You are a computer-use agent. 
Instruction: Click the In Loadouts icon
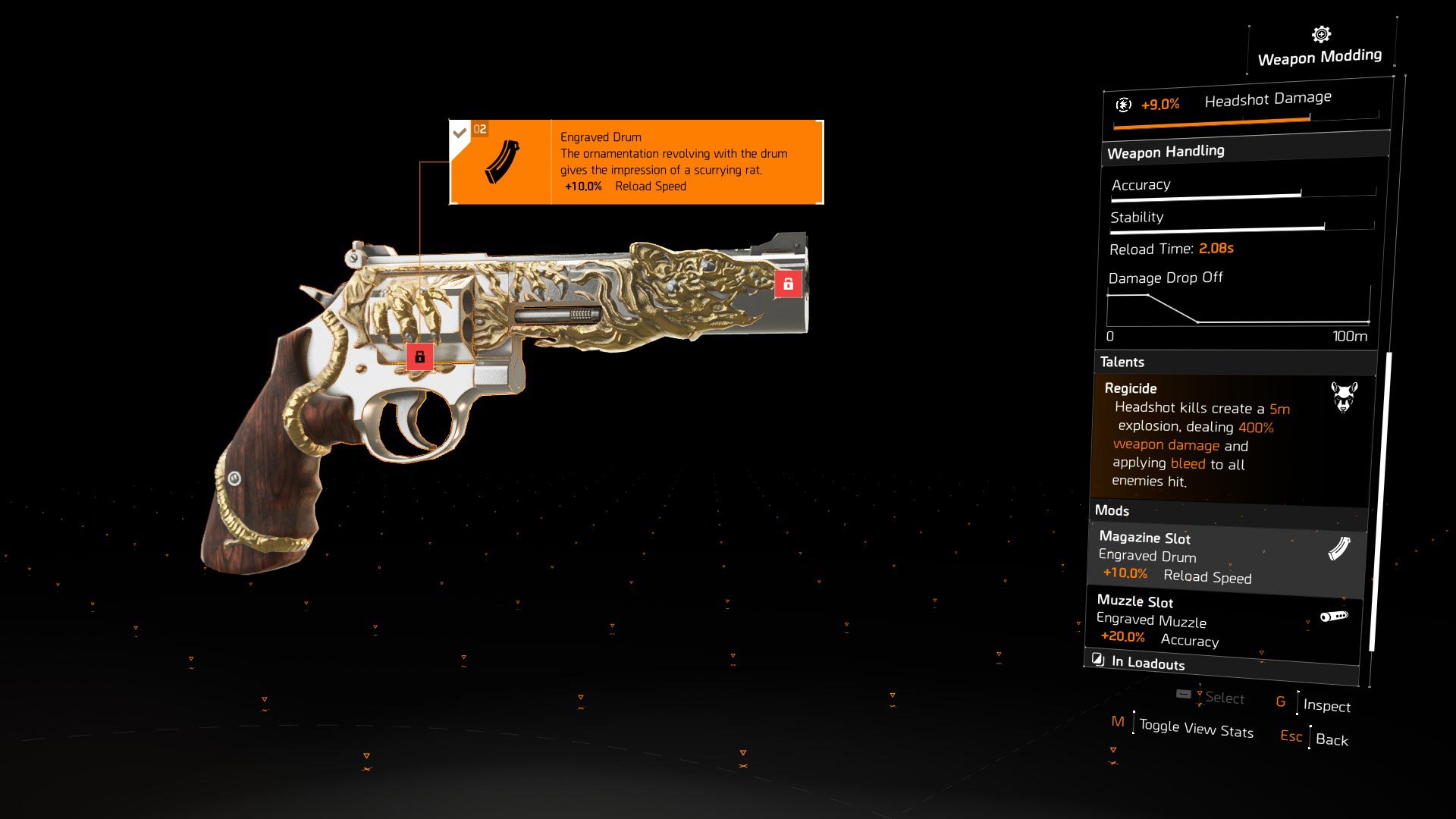tap(1098, 659)
